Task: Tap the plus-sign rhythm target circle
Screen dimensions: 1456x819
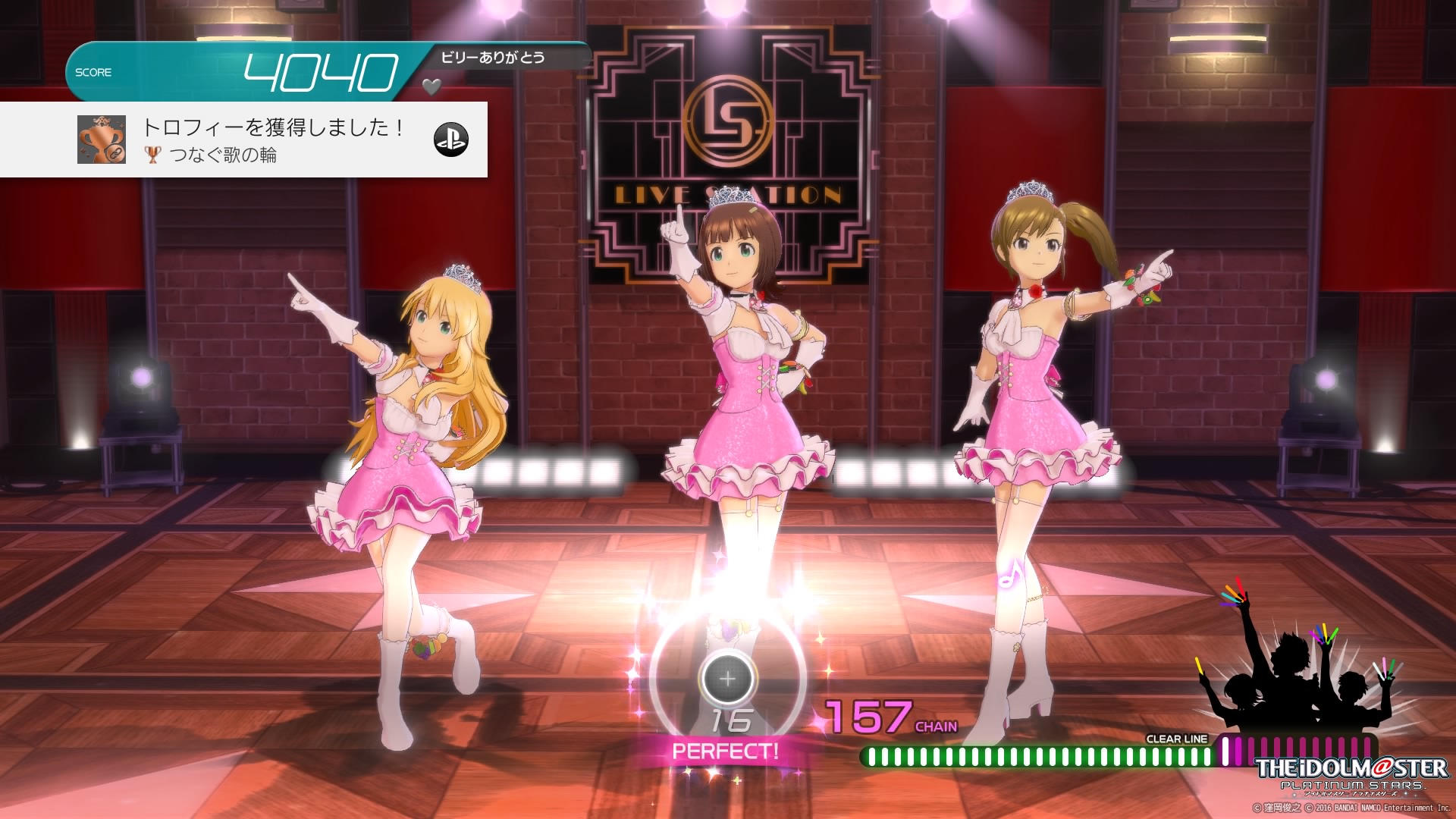Action: tap(727, 678)
